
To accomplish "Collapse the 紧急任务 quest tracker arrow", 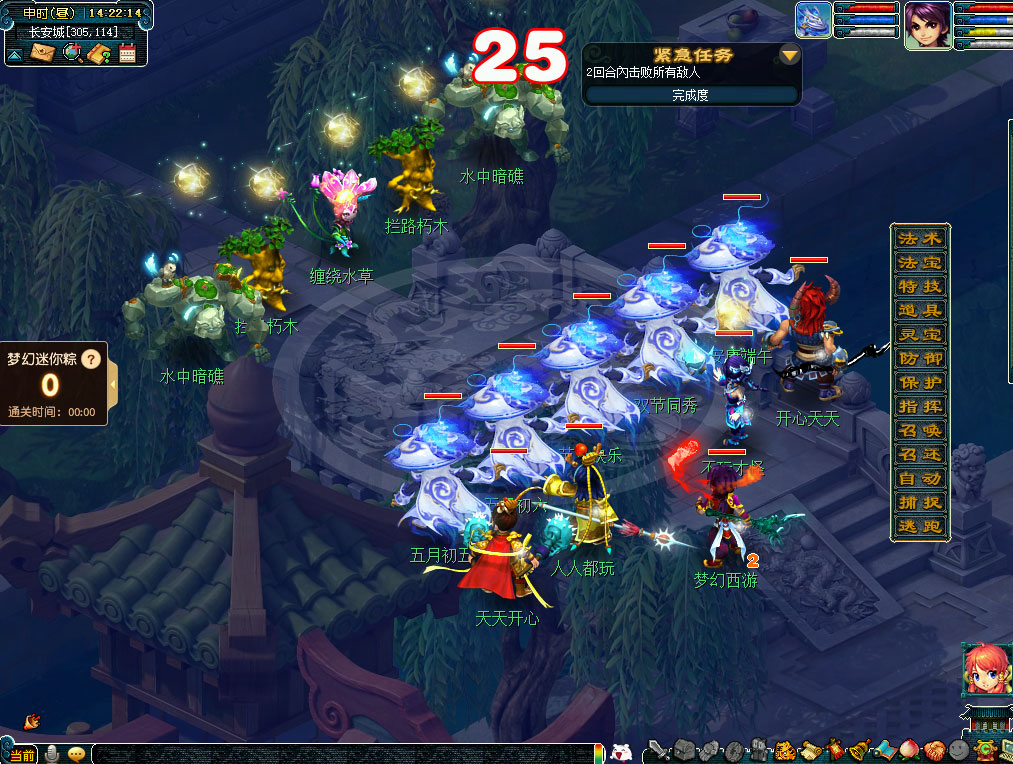I will click(790, 55).
